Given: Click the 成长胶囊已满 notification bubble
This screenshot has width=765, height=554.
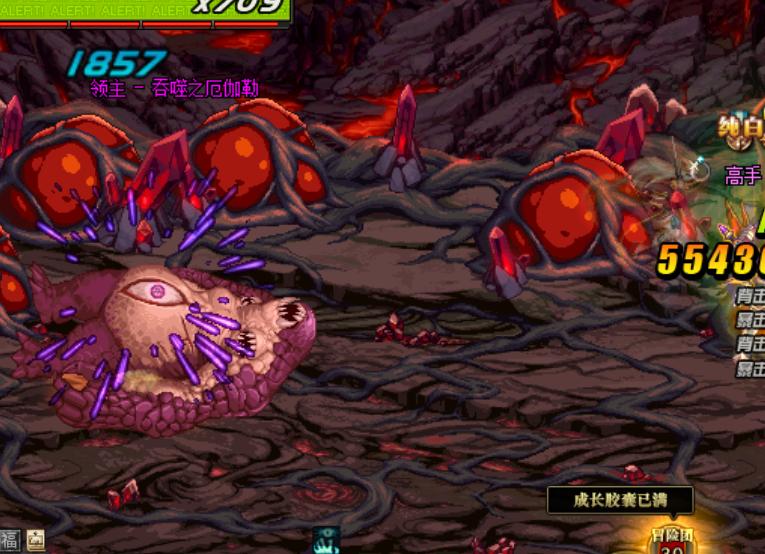Looking at the screenshot, I should click(x=620, y=499).
